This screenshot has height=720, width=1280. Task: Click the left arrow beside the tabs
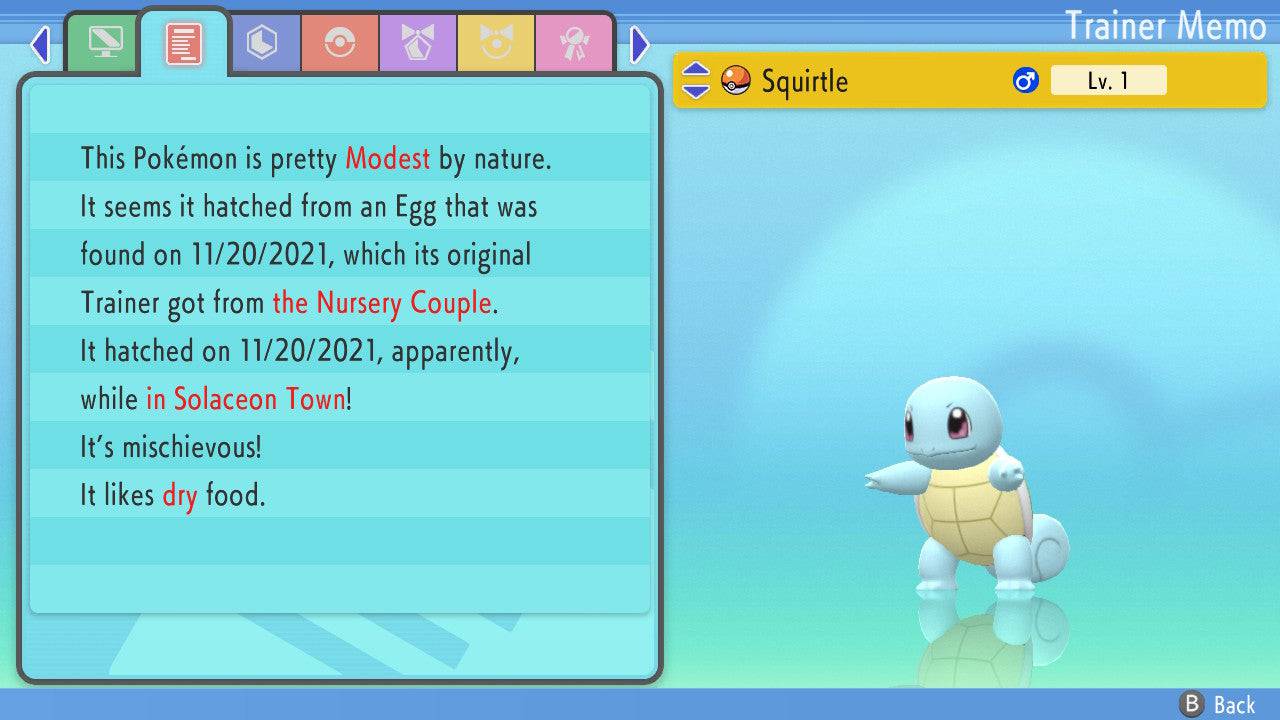pos(40,44)
